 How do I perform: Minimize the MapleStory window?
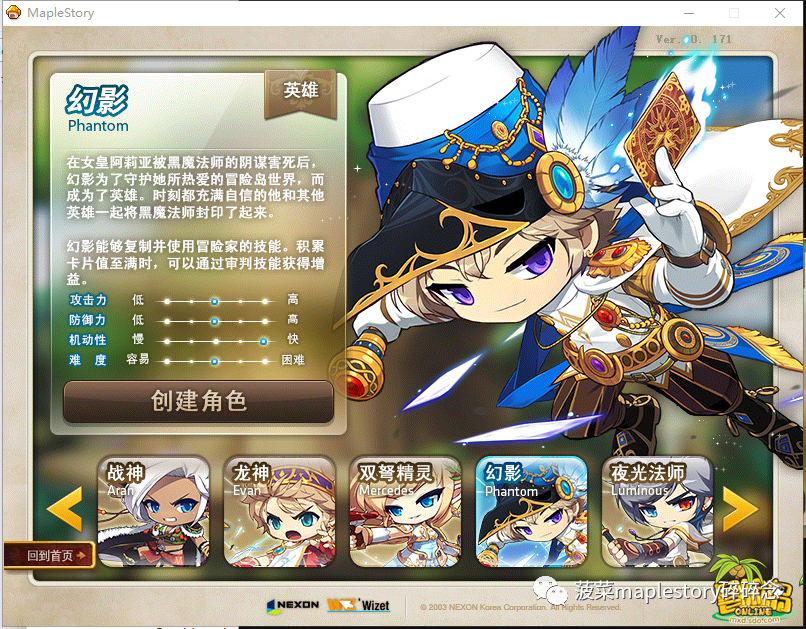(x=689, y=13)
